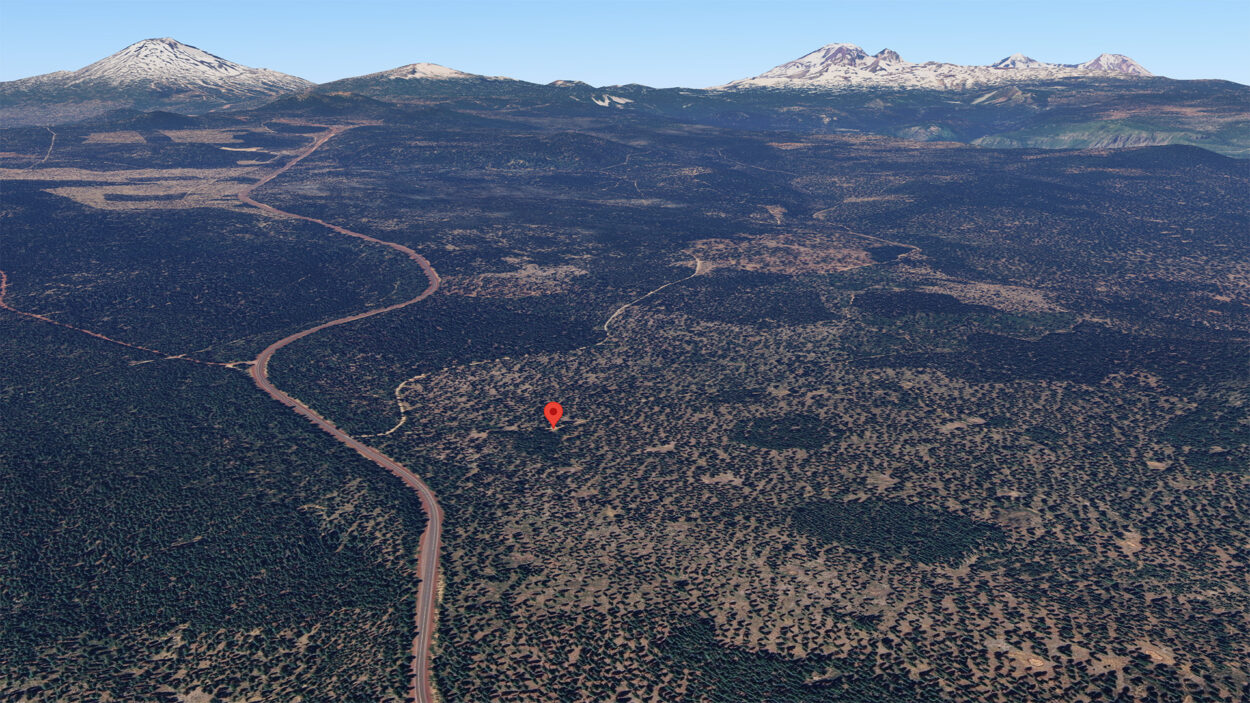Select the red location pin marker
The width and height of the screenshot is (1250, 703).
click(x=553, y=413)
